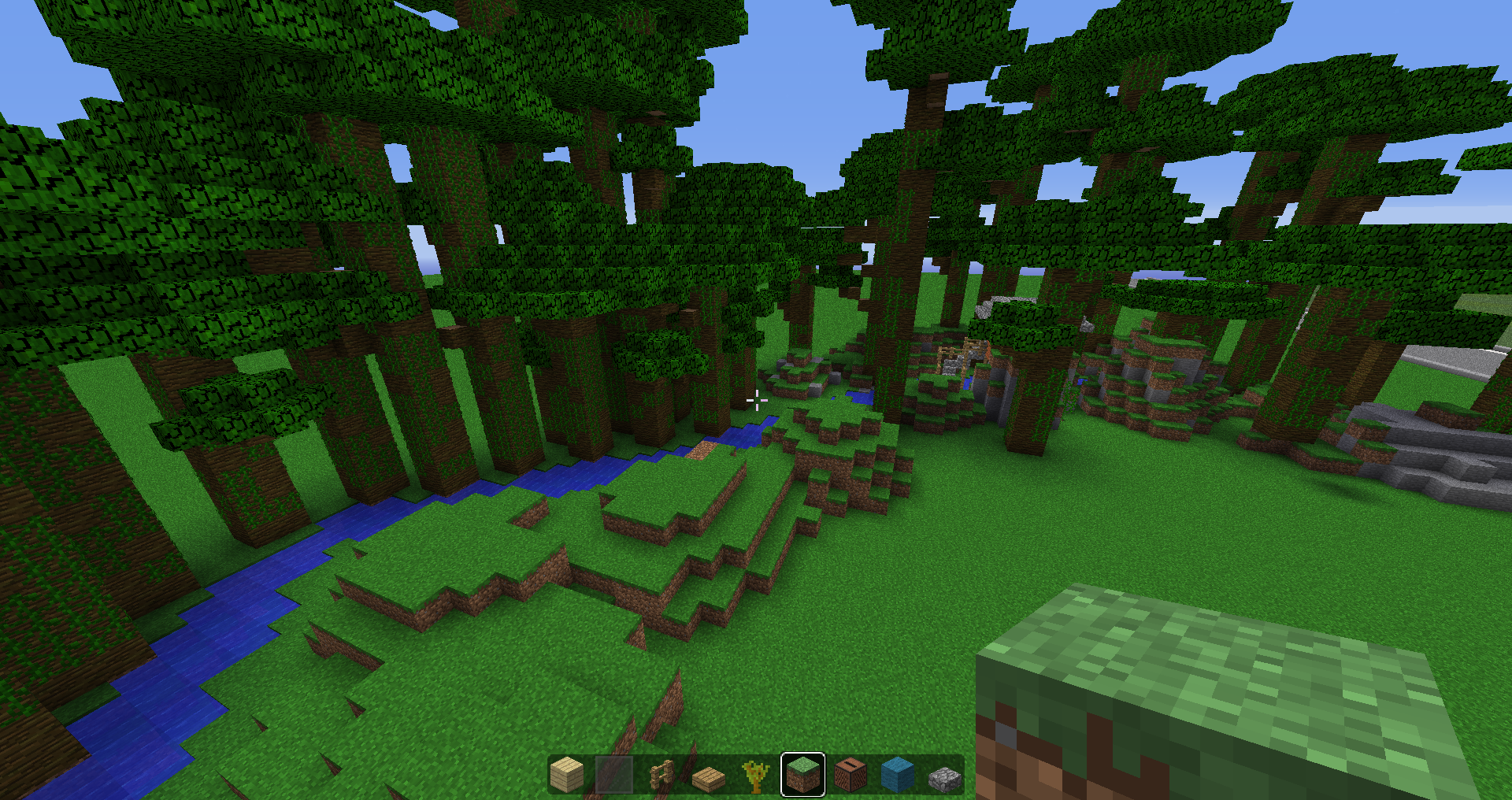Choose the wooden fence hotbar slot
The image size is (1512, 800).
661,775
